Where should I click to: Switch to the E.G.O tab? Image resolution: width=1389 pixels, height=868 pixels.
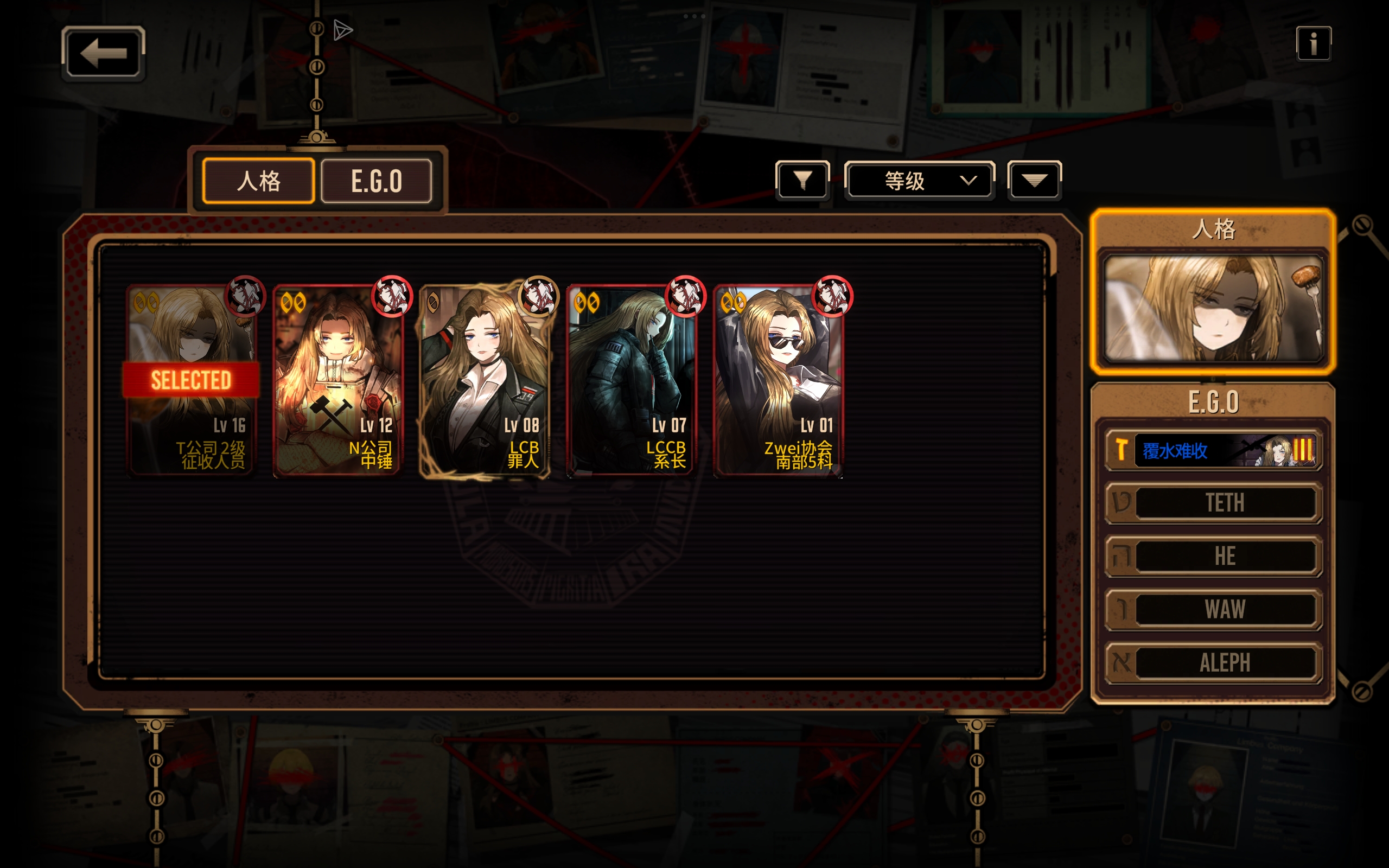pyautogui.click(x=376, y=181)
